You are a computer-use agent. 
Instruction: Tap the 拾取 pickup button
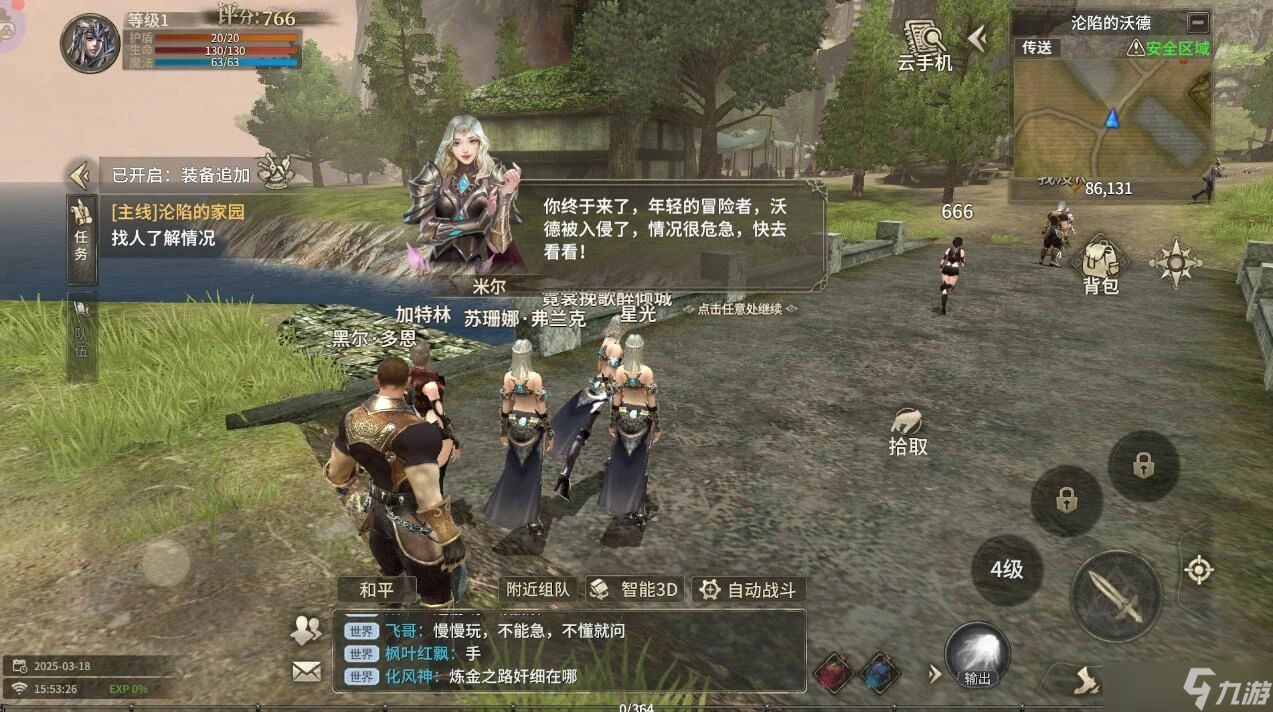click(x=908, y=432)
